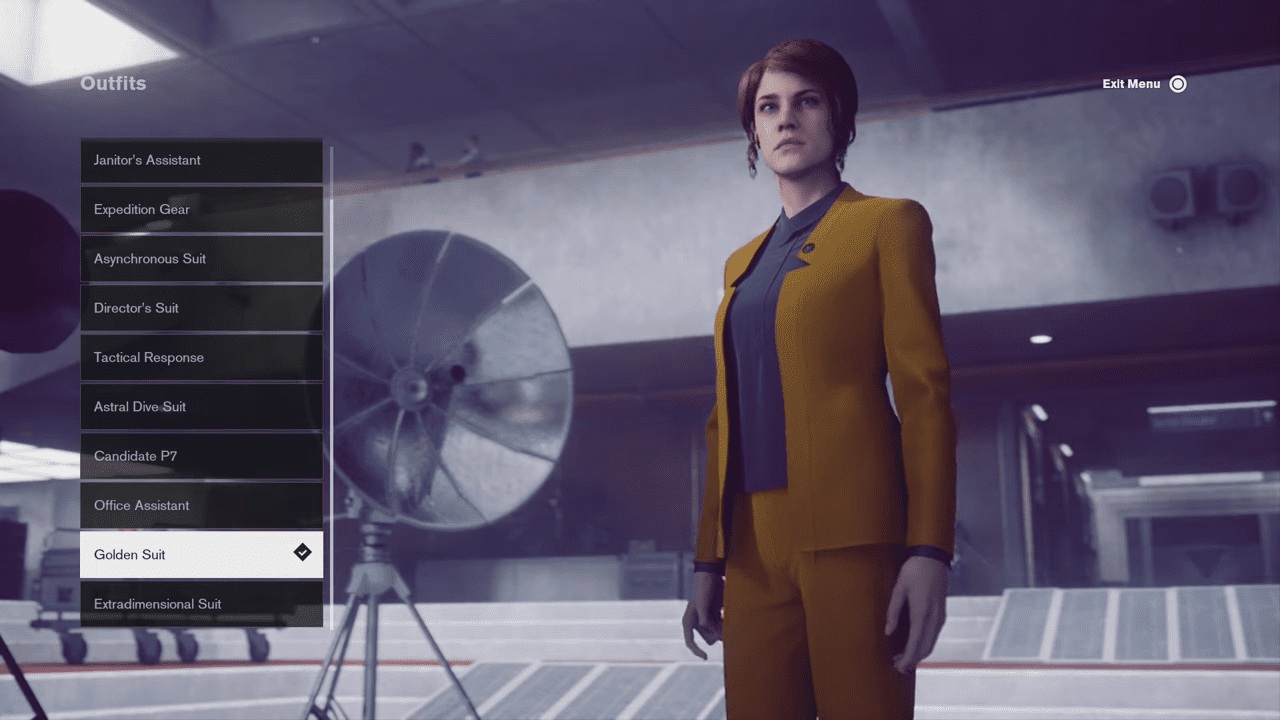
Task: Select the Janitor's Assistant outfit
Action: click(x=201, y=160)
